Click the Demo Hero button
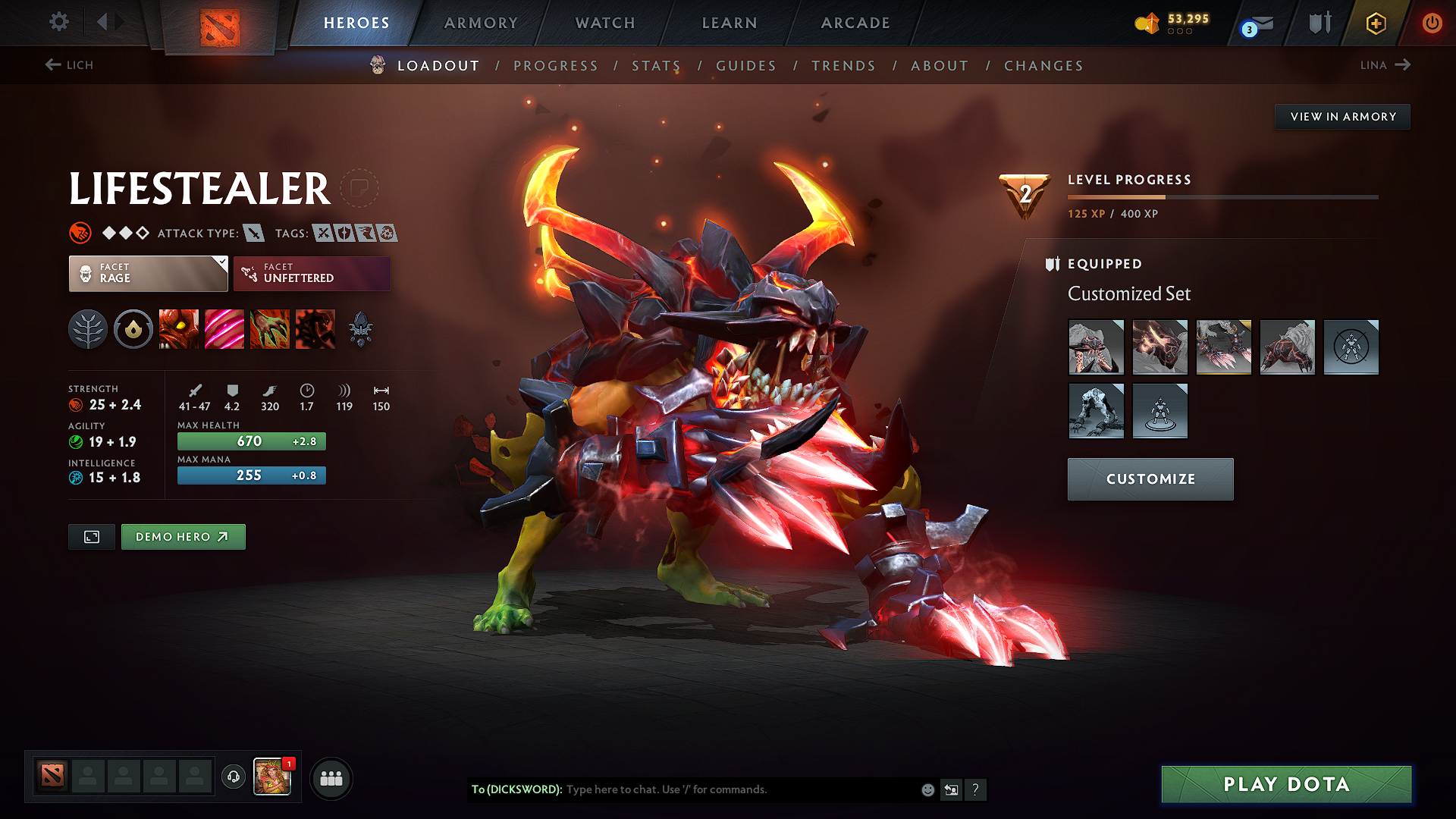The height and width of the screenshot is (819, 1456). 183,536
